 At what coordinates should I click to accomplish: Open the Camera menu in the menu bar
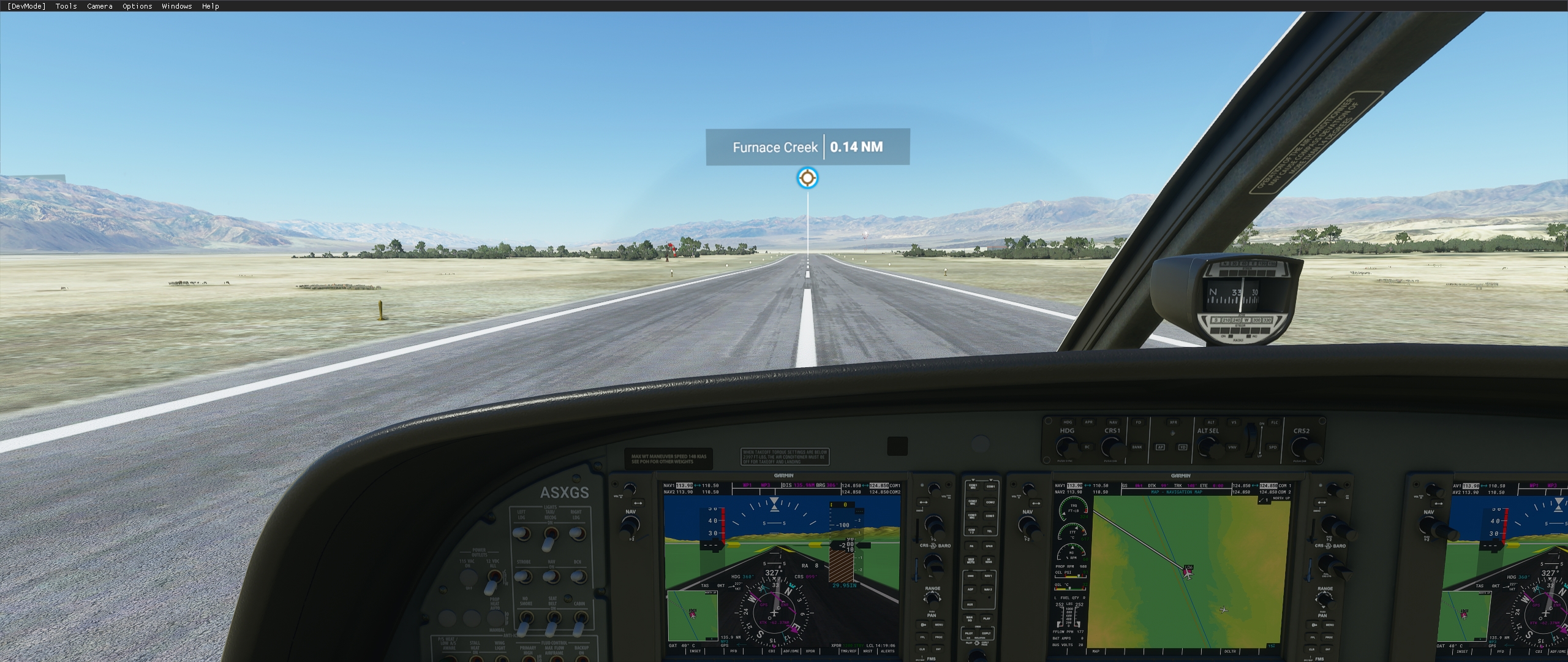[x=99, y=6]
